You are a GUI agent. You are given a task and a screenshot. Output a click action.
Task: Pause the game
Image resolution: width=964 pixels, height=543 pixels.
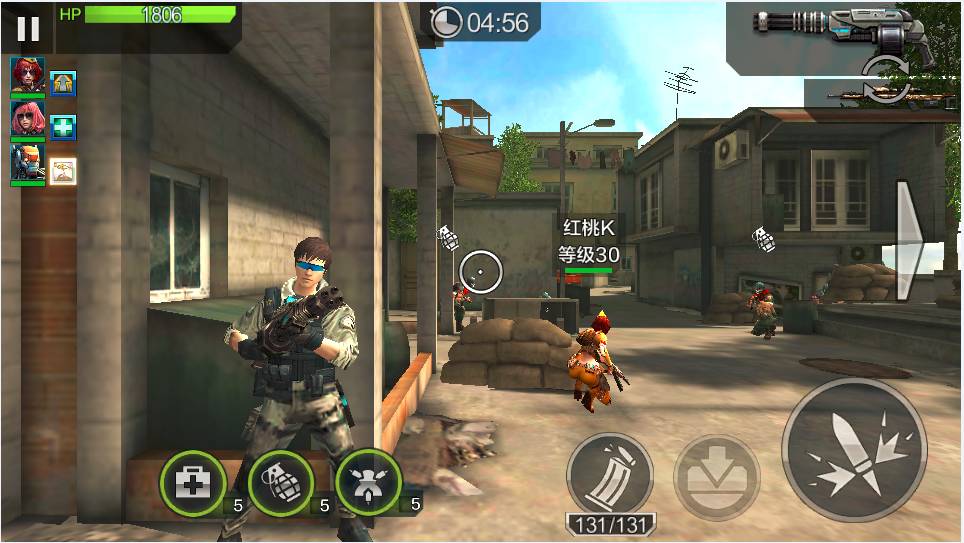tap(28, 28)
